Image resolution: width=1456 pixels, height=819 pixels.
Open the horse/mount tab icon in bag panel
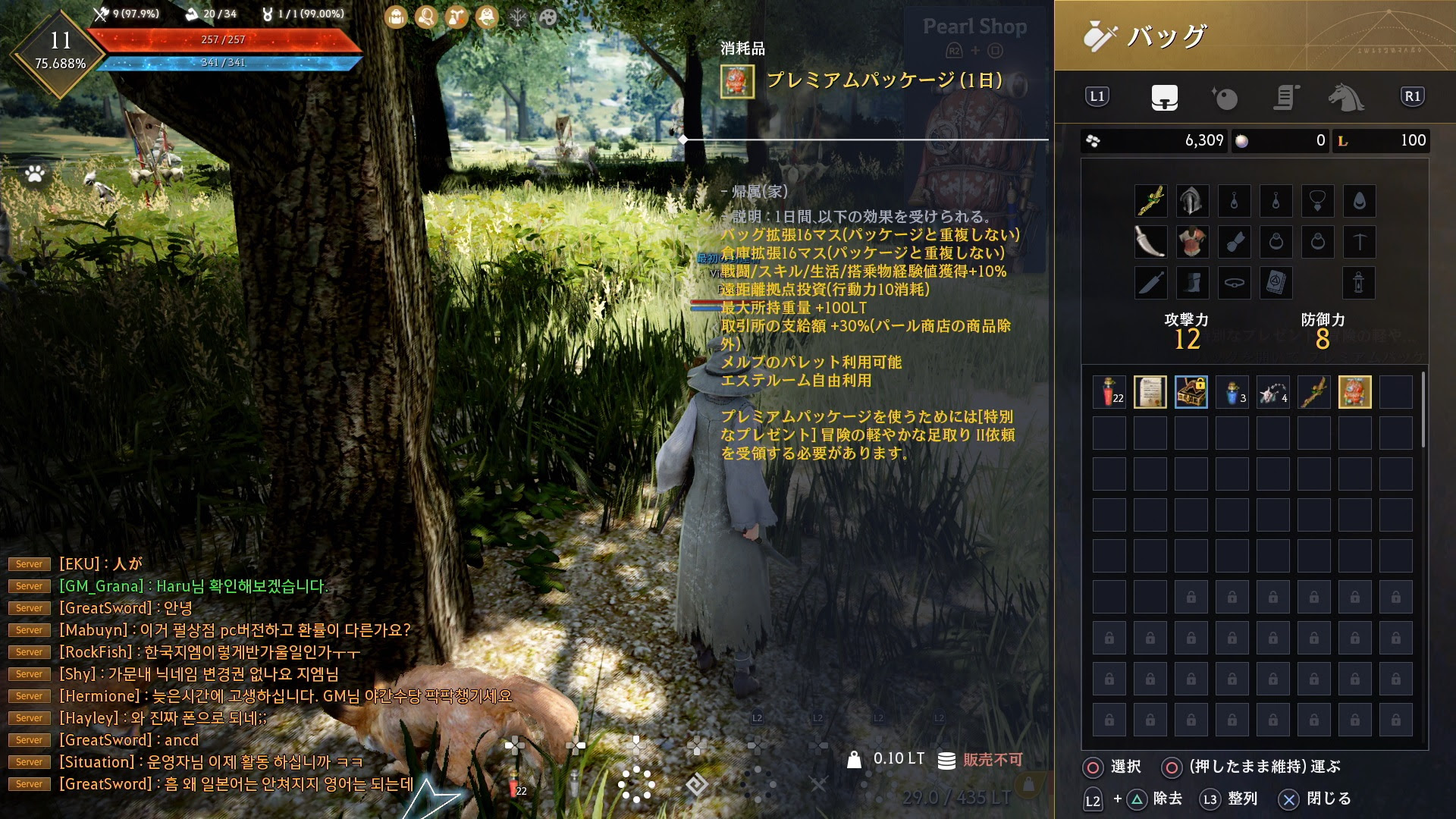1346,99
